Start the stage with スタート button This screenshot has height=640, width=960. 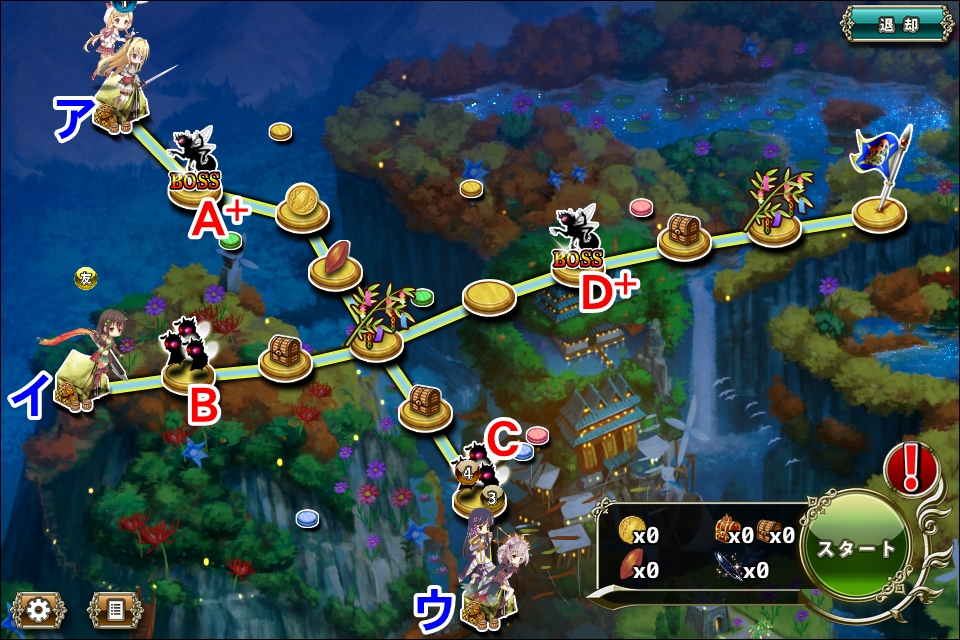pyautogui.click(x=856, y=549)
